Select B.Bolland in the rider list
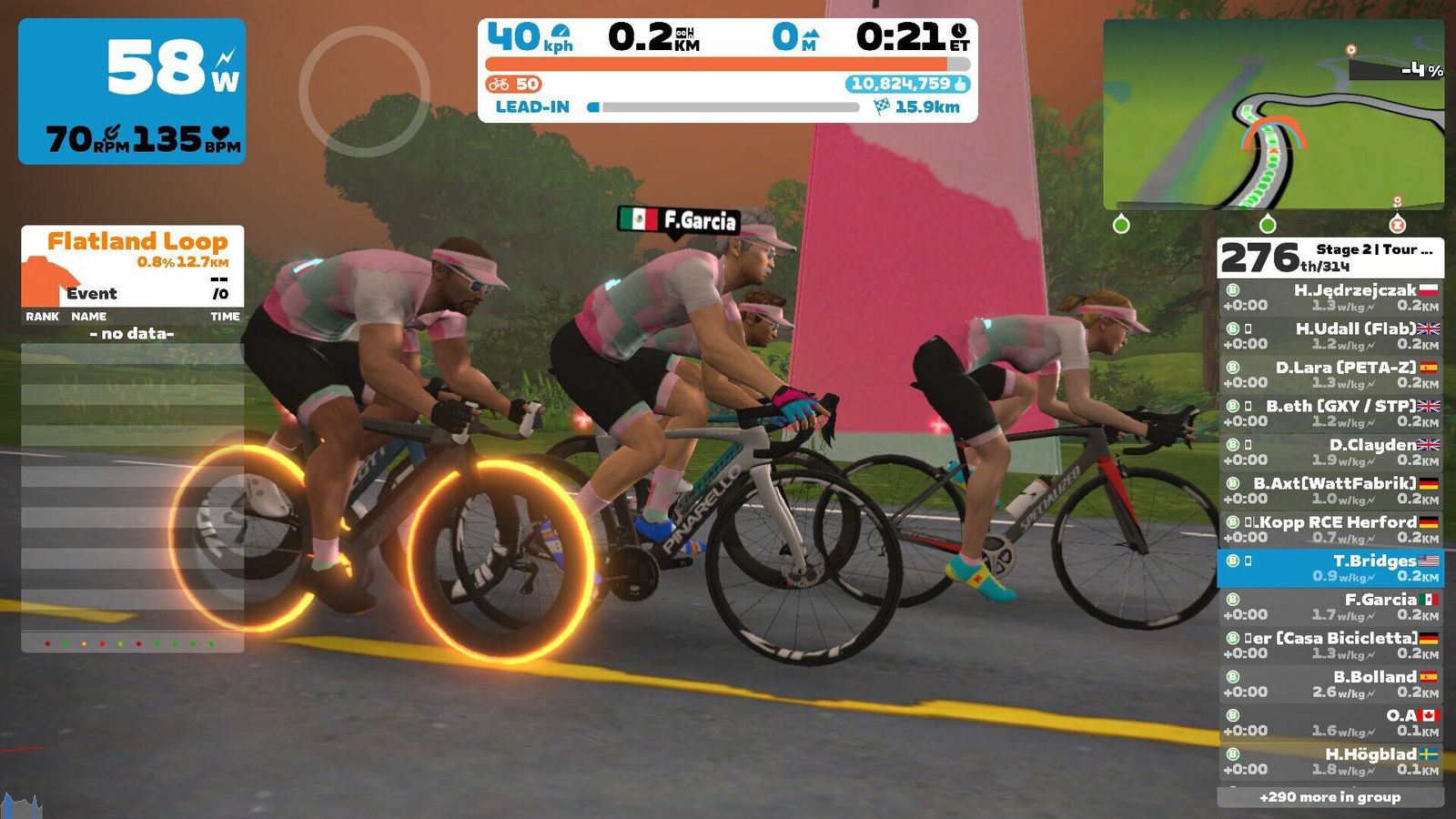This screenshot has width=1456, height=819. pyautogui.click(x=1330, y=684)
